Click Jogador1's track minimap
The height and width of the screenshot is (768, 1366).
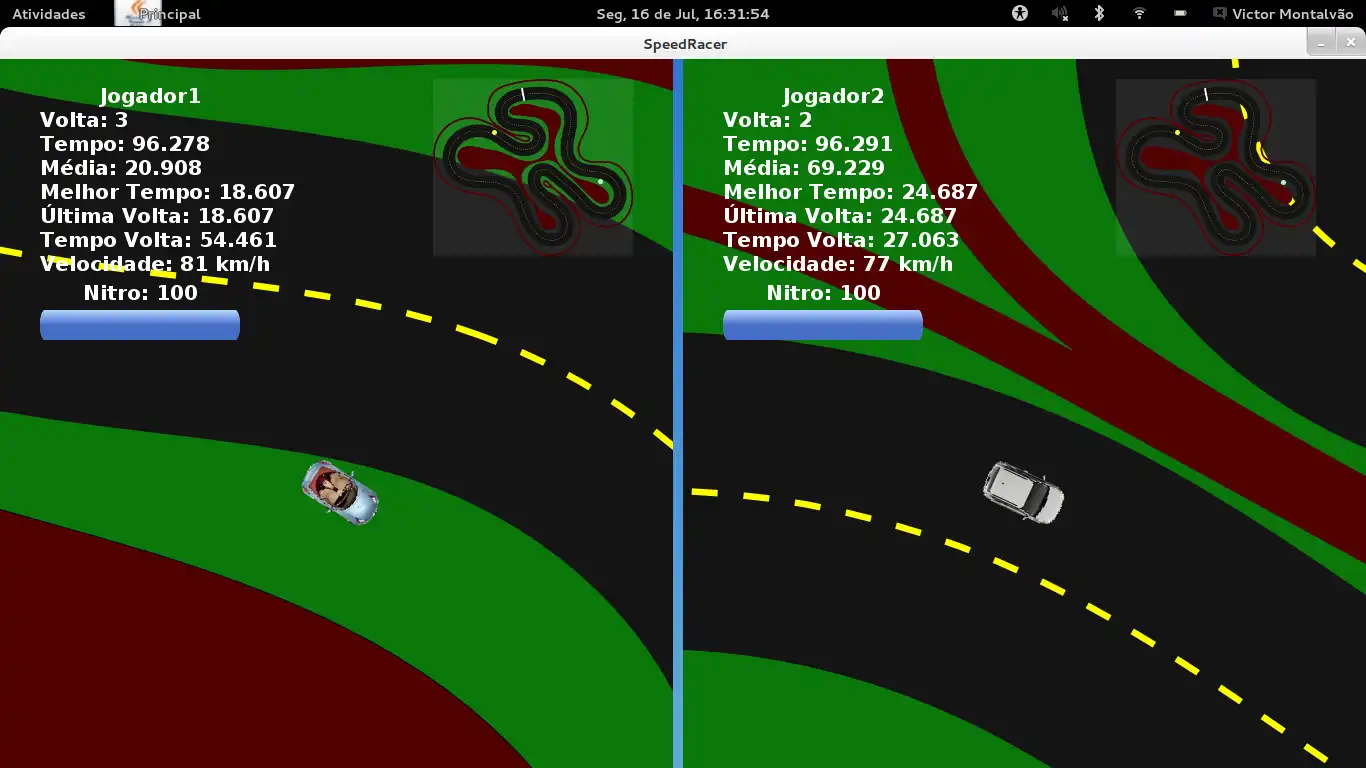pyautogui.click(x=533, y=167)
